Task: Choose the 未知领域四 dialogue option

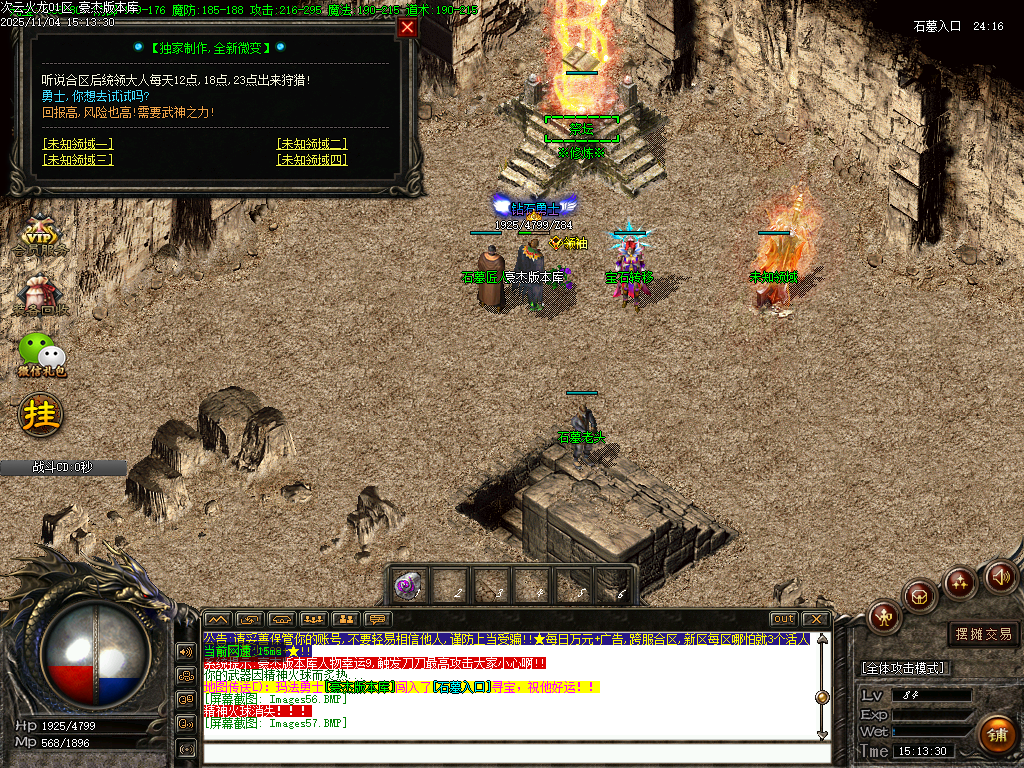Action: click(312, 159)
